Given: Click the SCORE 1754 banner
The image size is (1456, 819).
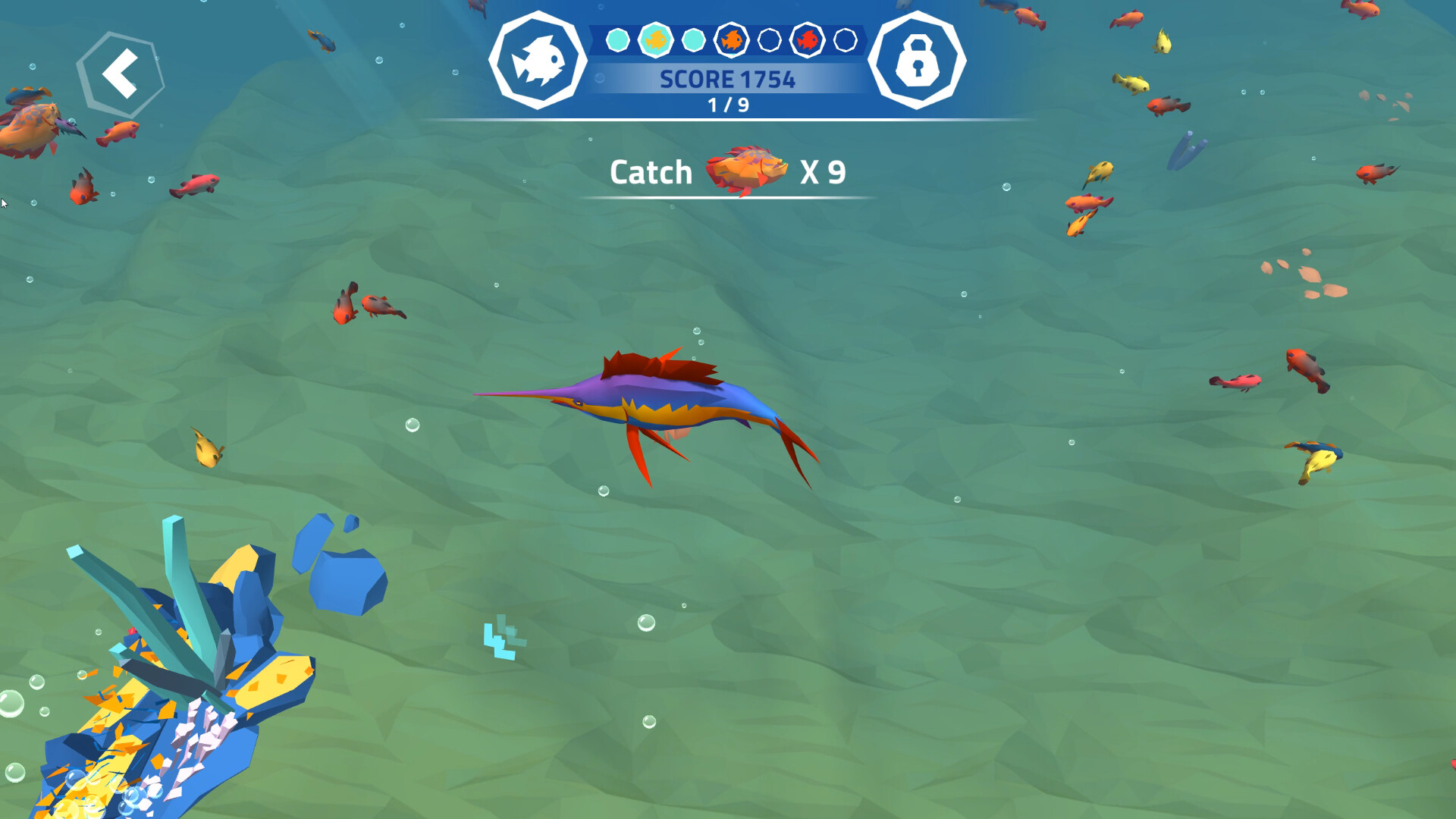Looking at the screenshot, I should point(728,79).
